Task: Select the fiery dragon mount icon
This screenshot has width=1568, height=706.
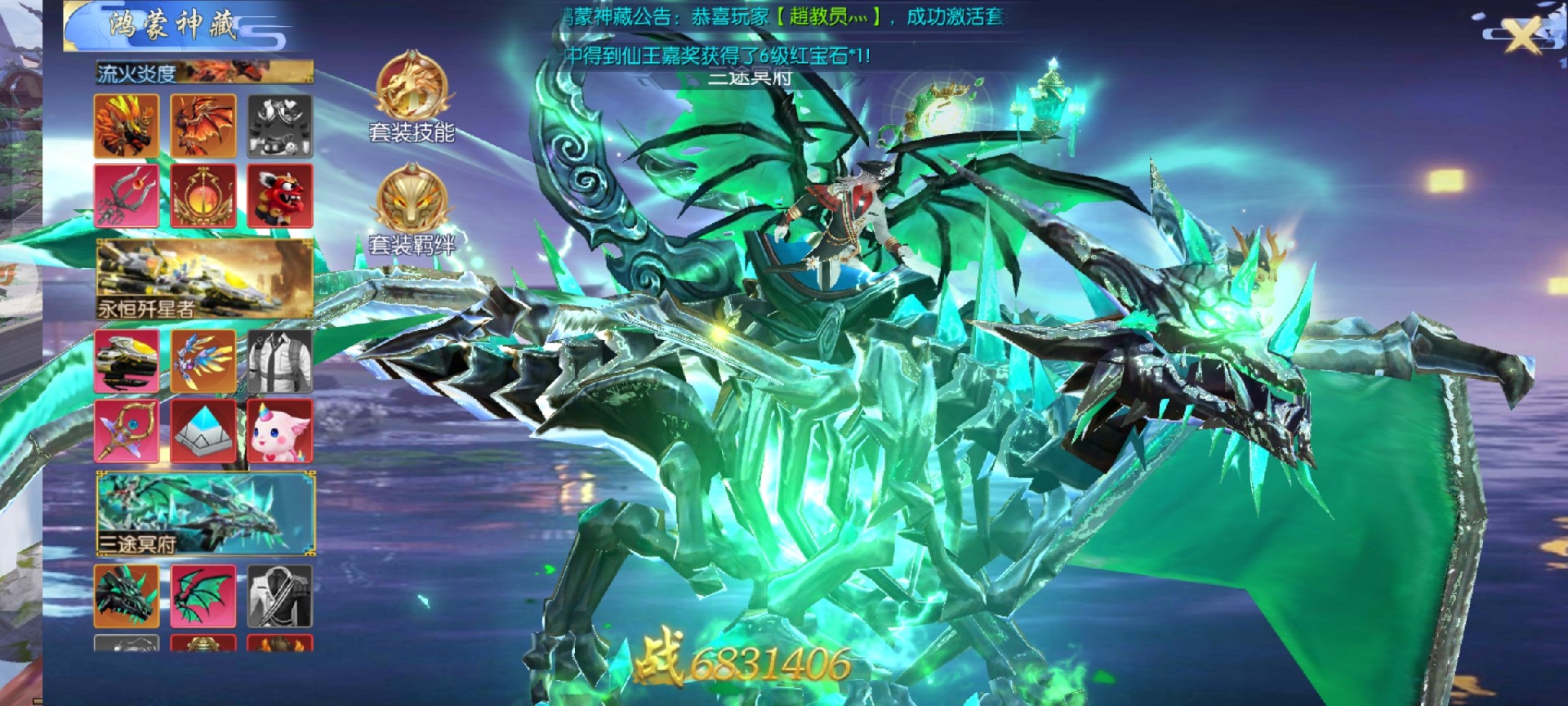Action: point(127,126)
